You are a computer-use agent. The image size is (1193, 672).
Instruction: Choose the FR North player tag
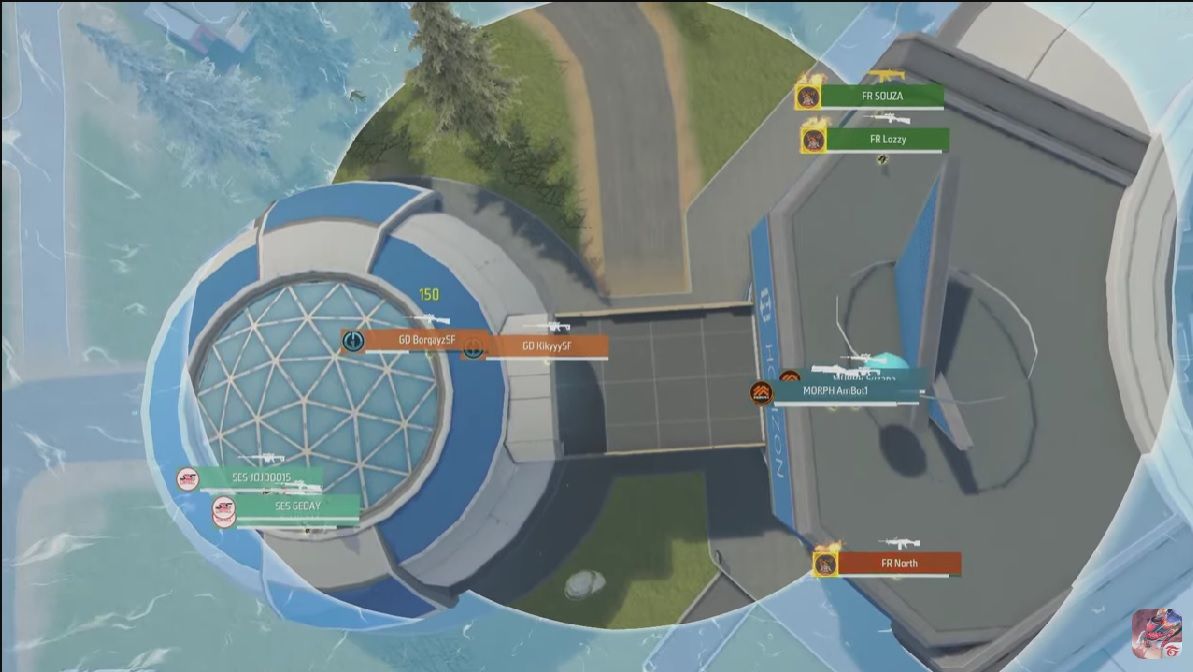click(898, 564)
